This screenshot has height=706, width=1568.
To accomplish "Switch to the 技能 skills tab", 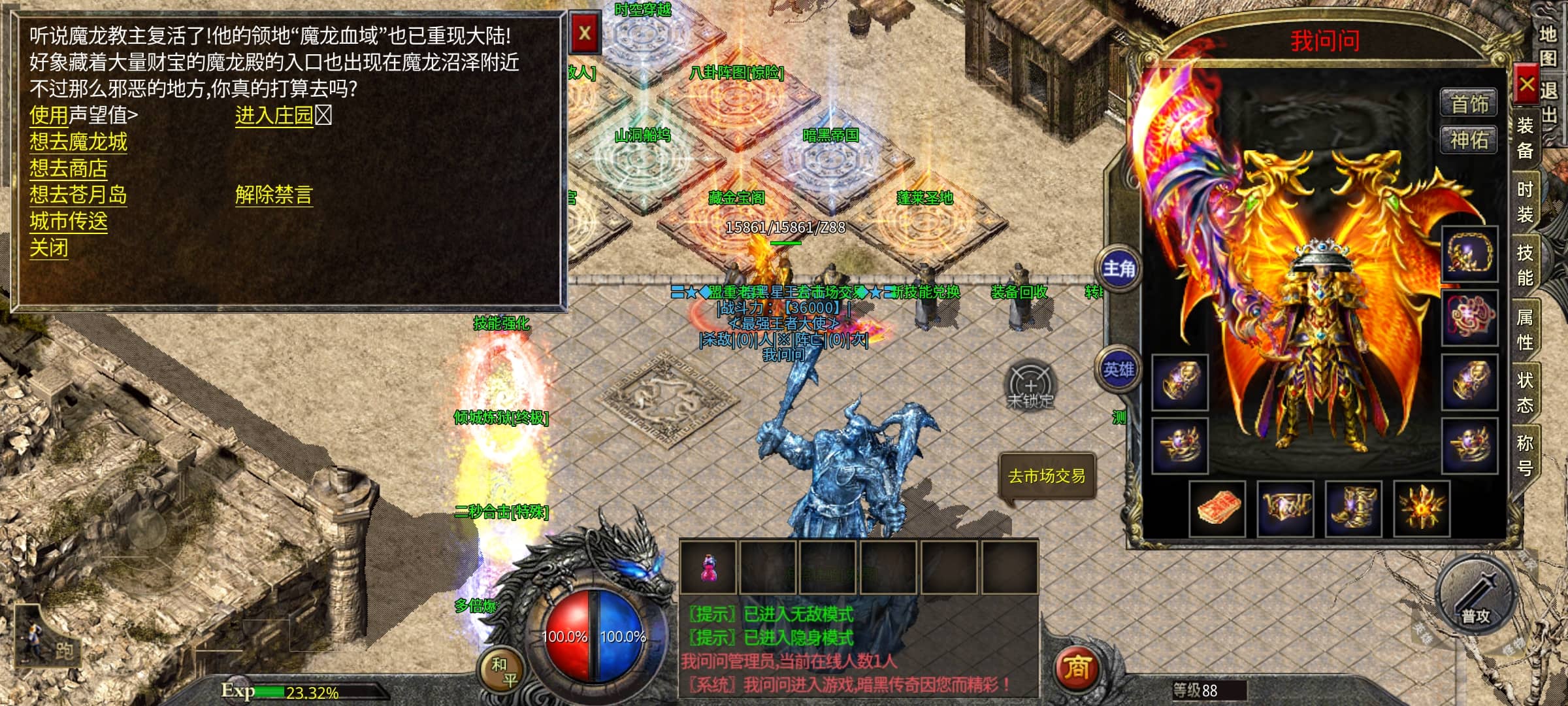I will tap(1525, 265).
